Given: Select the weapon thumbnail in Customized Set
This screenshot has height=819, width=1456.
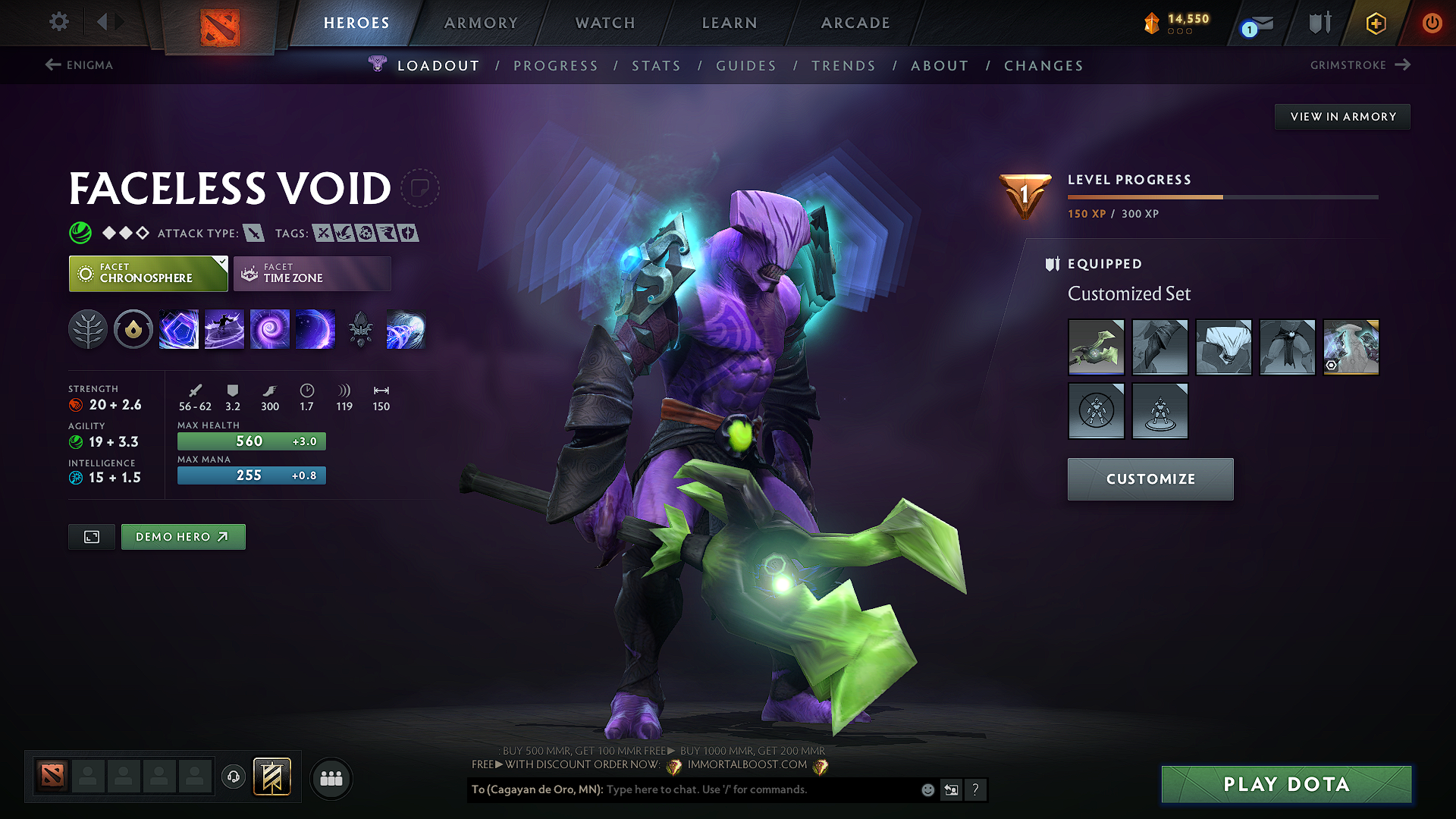Looking at the screenshot, I should tap(1096, 347).
